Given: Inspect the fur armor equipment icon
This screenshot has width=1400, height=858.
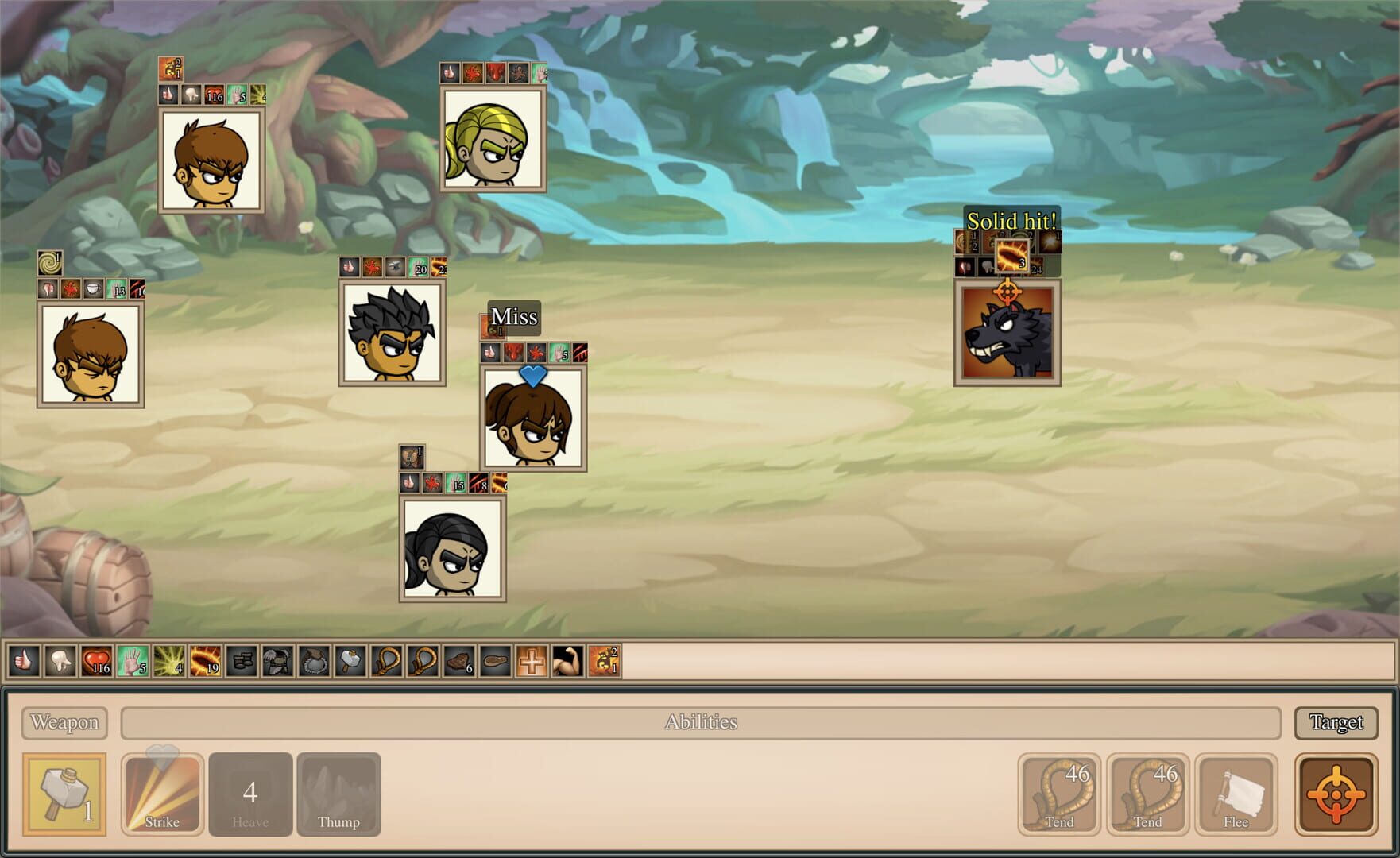Looking at the screenshot, I should [x=277, y=661].
